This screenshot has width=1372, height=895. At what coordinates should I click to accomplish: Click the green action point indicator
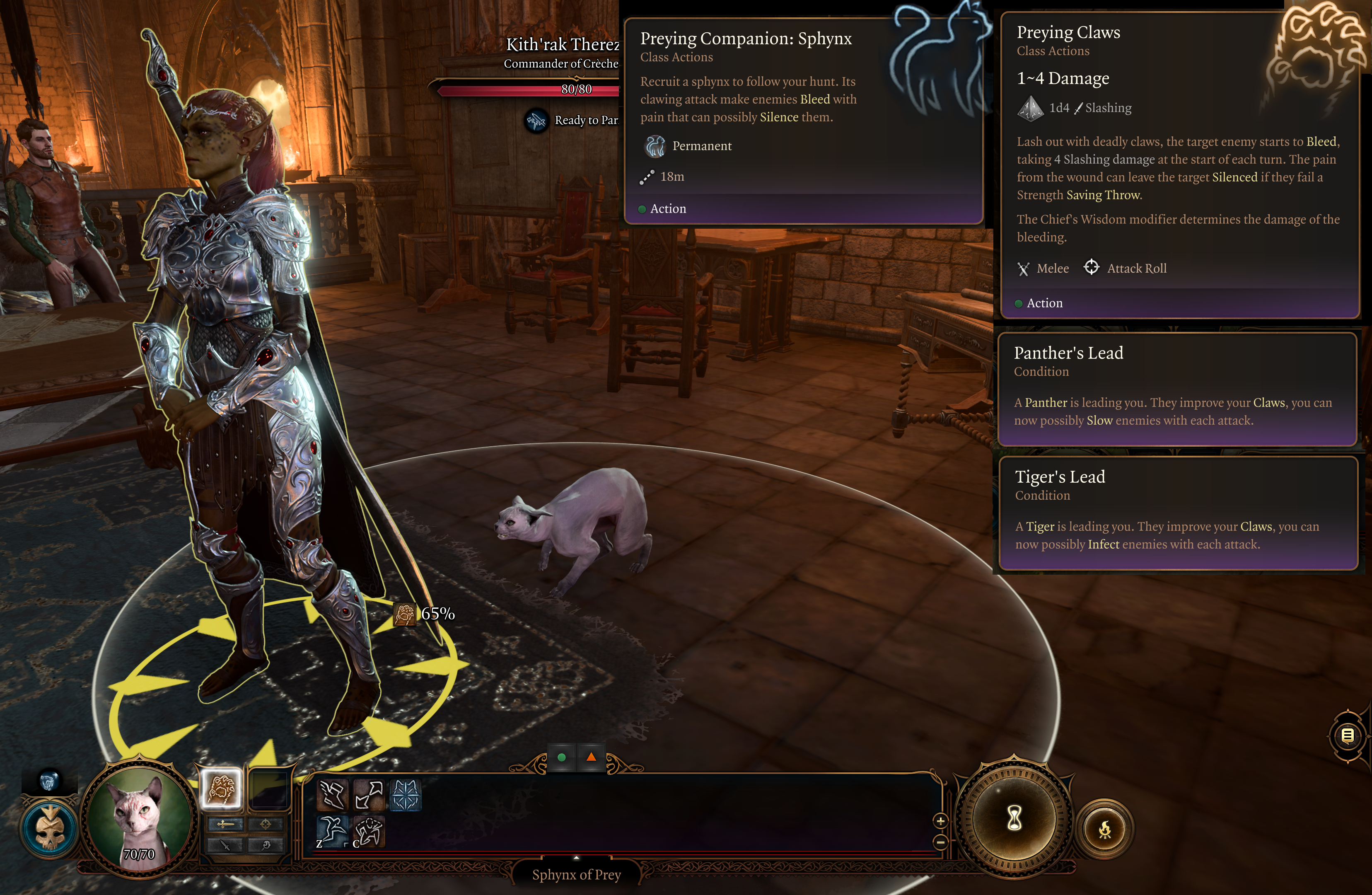(561, 757)
